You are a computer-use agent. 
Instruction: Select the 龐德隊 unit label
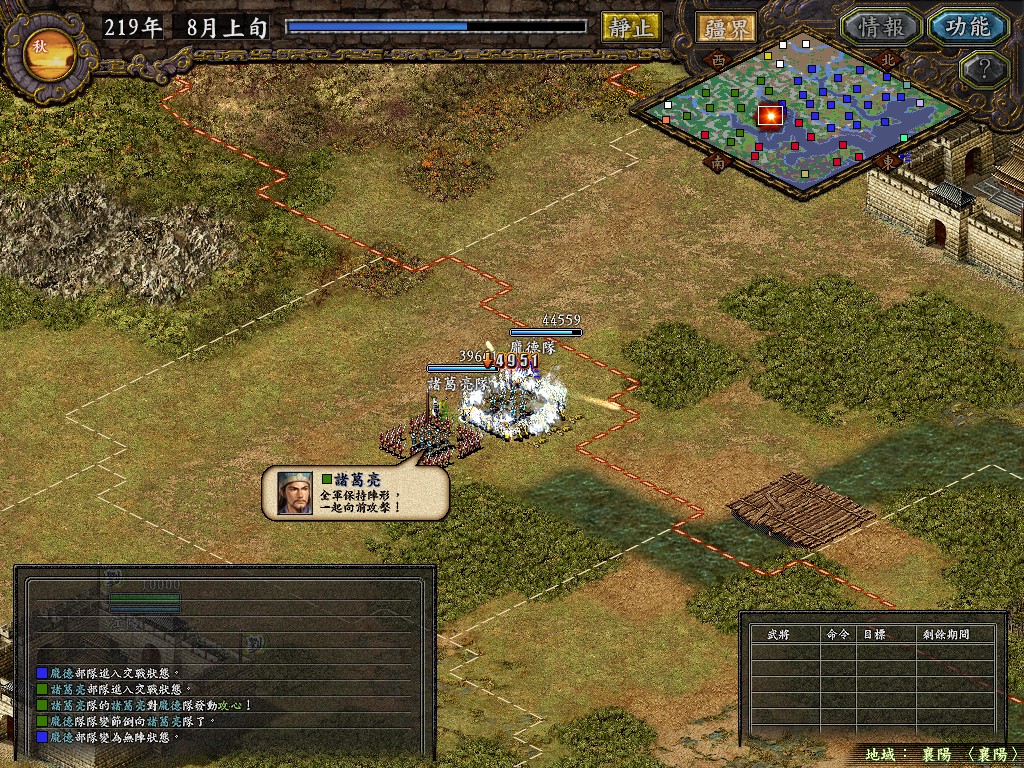(531, 347)
